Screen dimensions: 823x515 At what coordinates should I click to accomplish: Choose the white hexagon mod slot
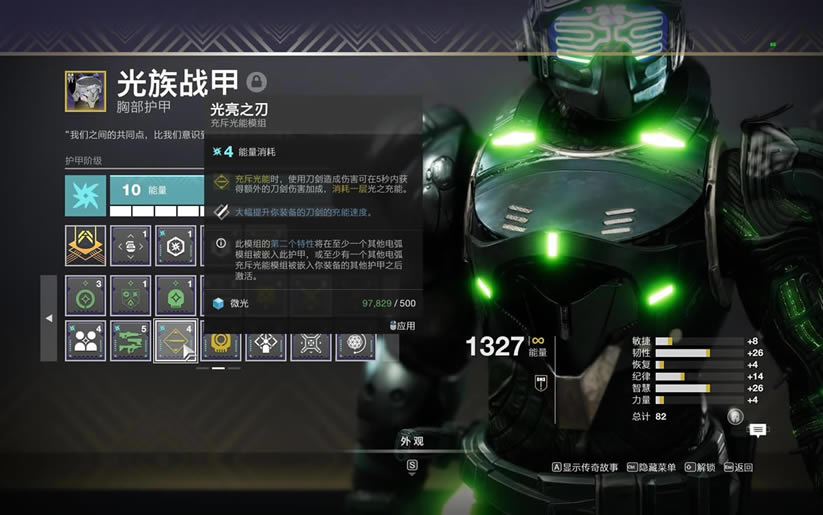[175, 246]
